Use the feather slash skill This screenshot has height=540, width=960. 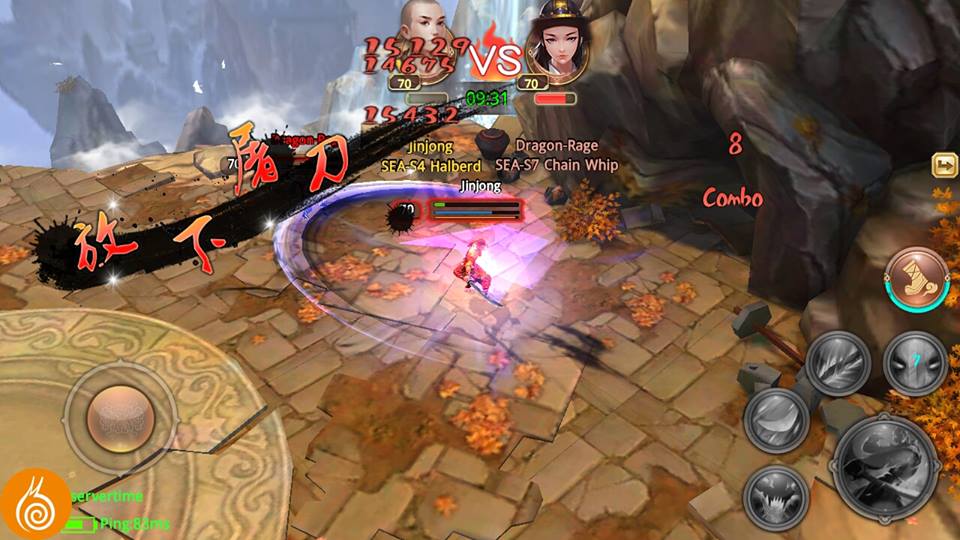click(x=838, y=361)
